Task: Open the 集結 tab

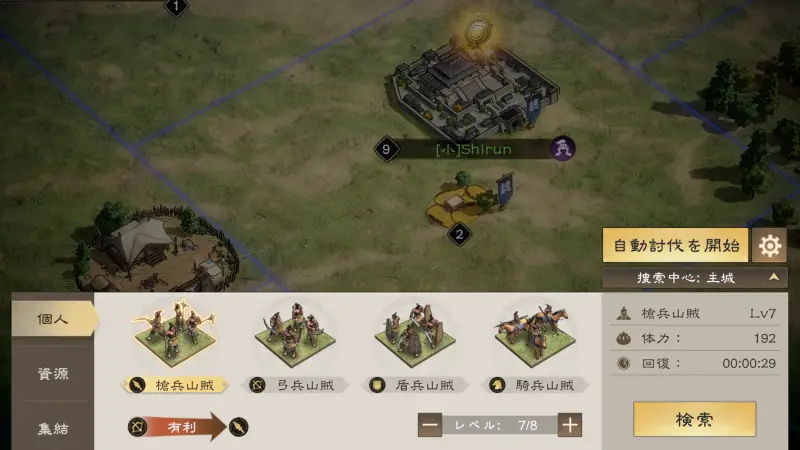Action: [53, 429]
